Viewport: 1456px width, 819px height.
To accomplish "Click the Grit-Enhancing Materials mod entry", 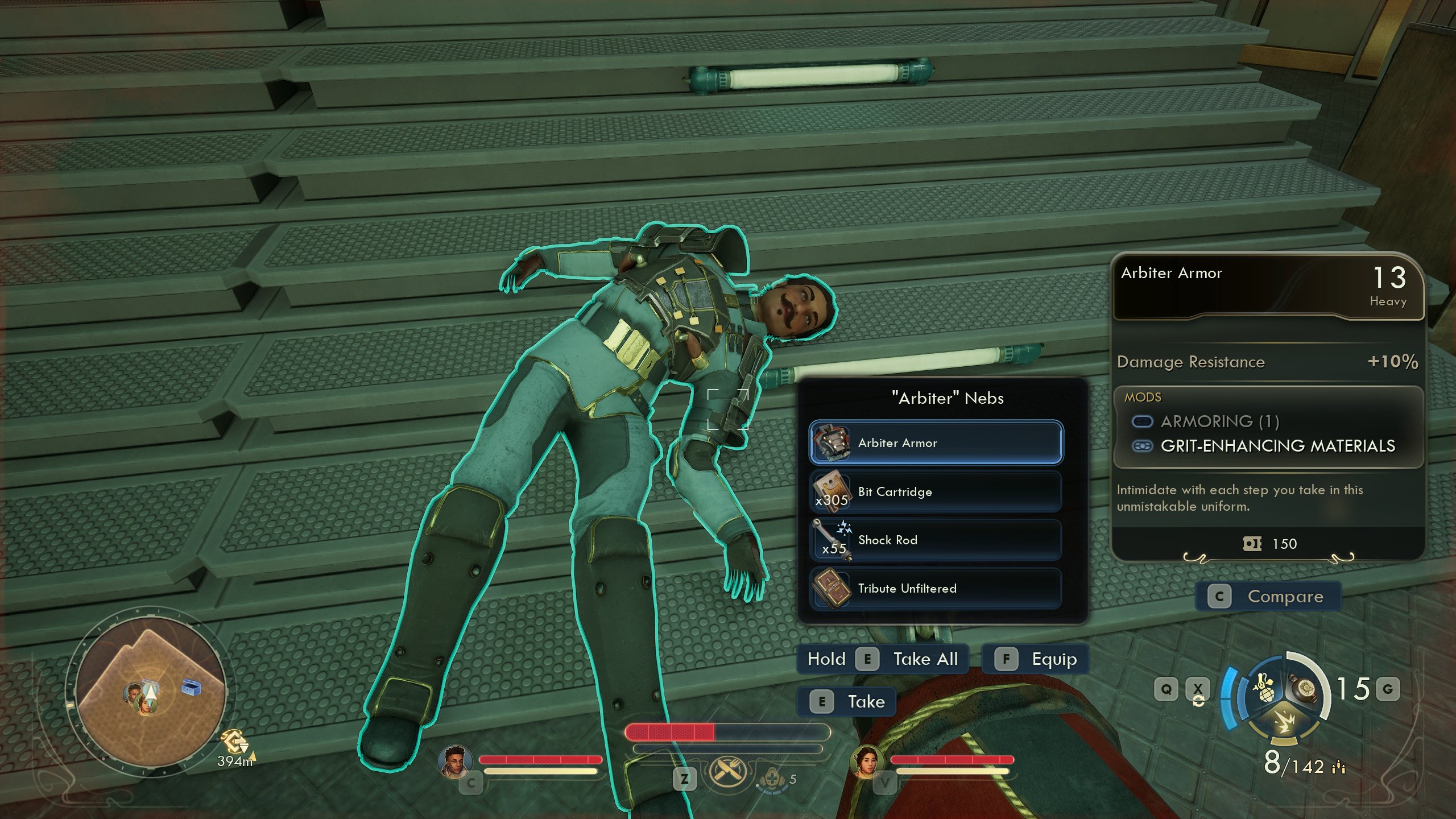I will (1277, 446).
